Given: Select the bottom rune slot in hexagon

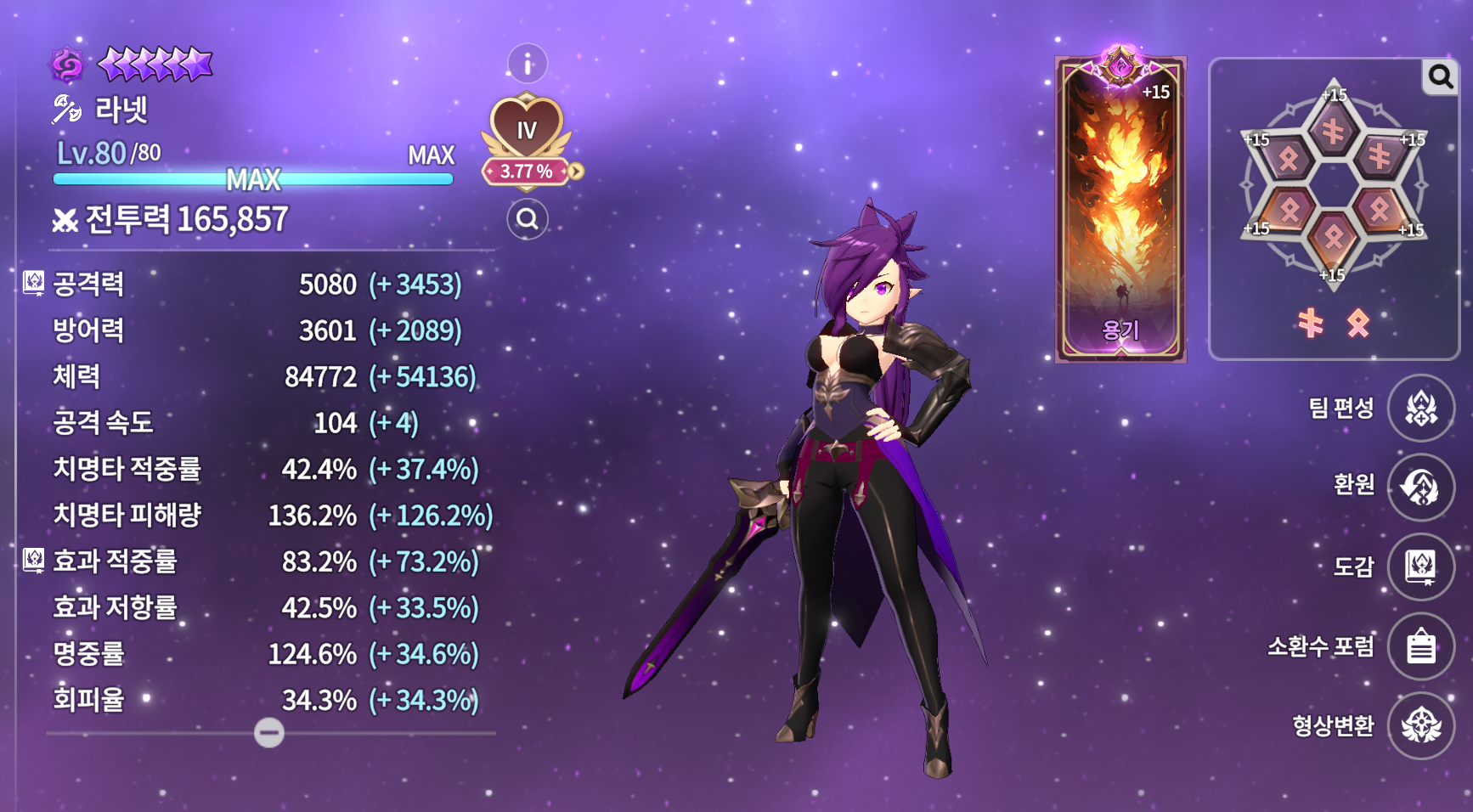Looking at the screenshot, I should pyautogui.click(x=1333, y=237).
